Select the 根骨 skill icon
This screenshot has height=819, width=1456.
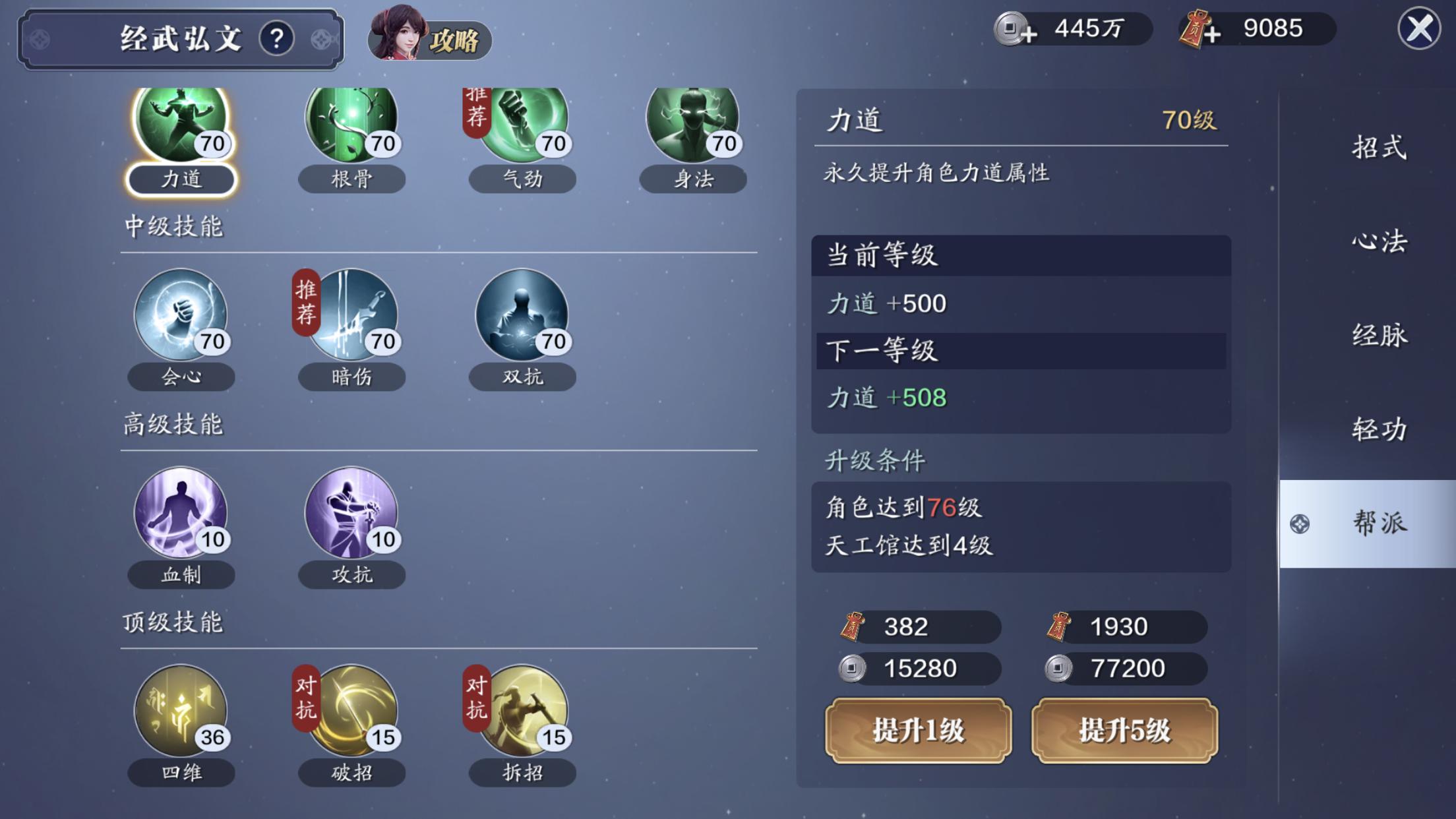(351, 125)
